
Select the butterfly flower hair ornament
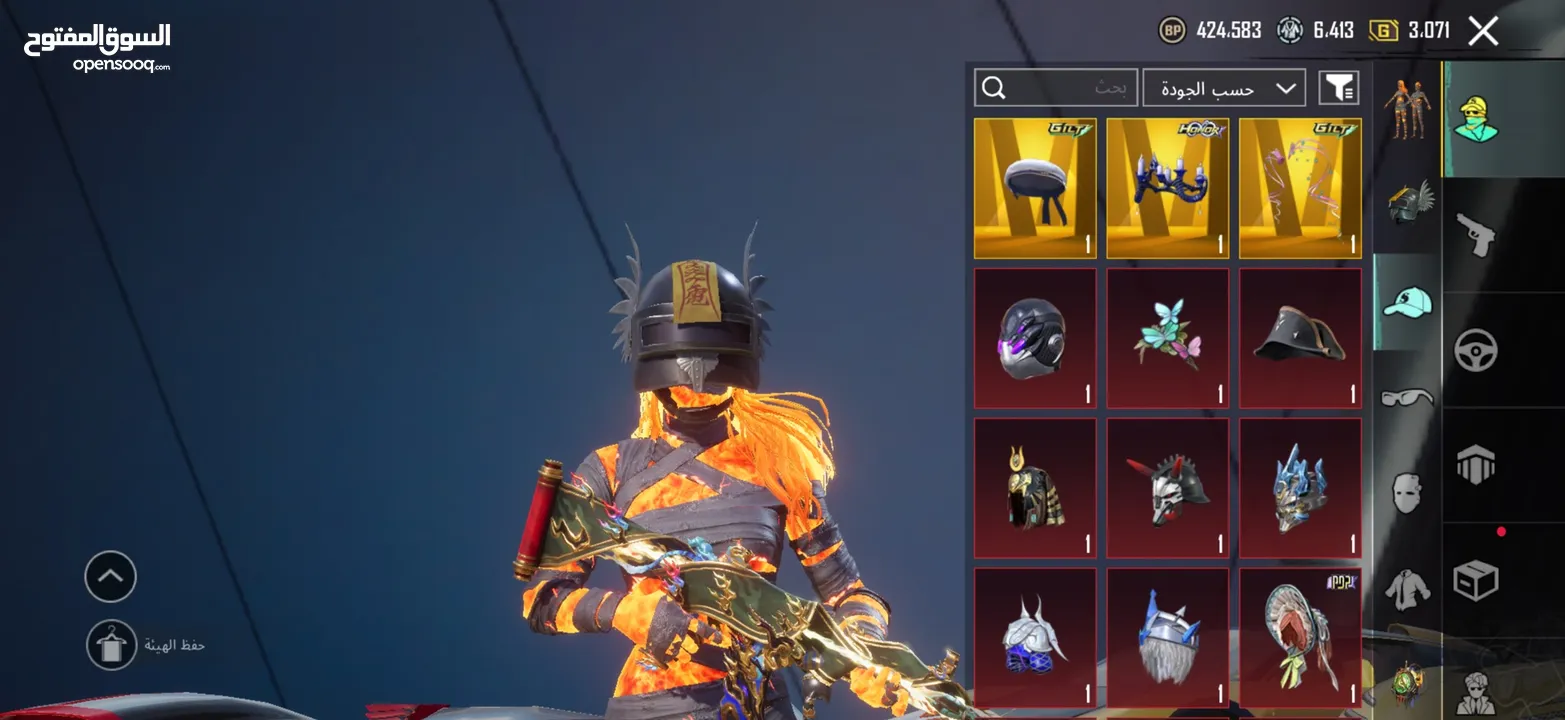[x=1167, y=338]
